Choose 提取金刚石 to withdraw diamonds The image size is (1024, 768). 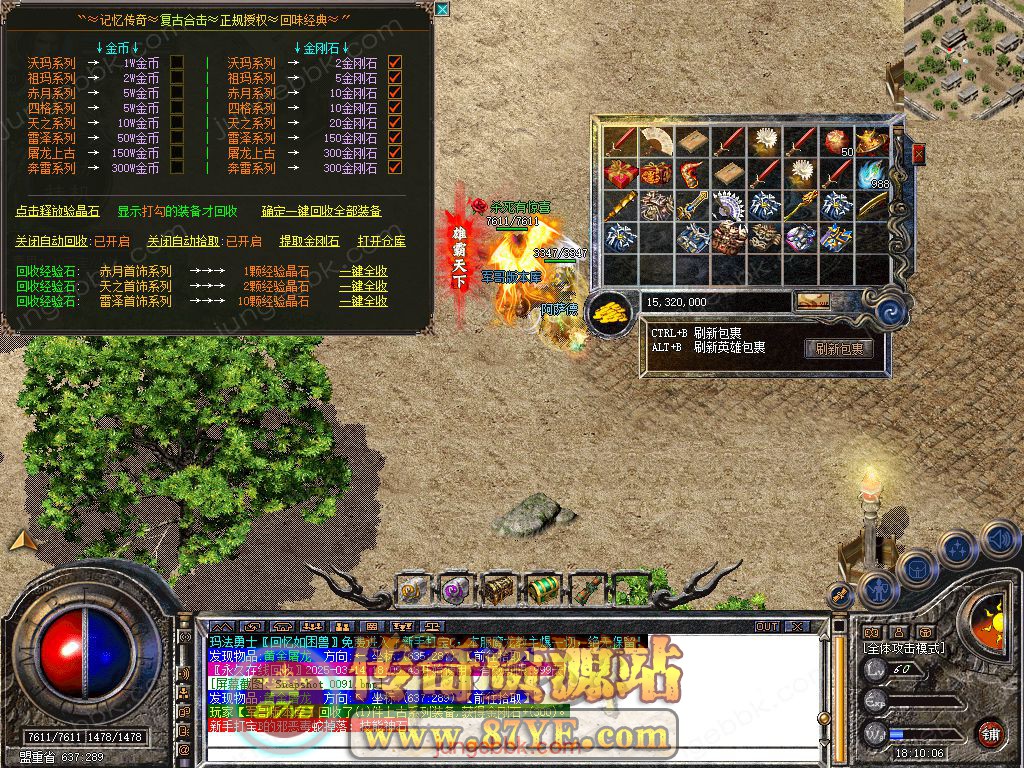309,242
